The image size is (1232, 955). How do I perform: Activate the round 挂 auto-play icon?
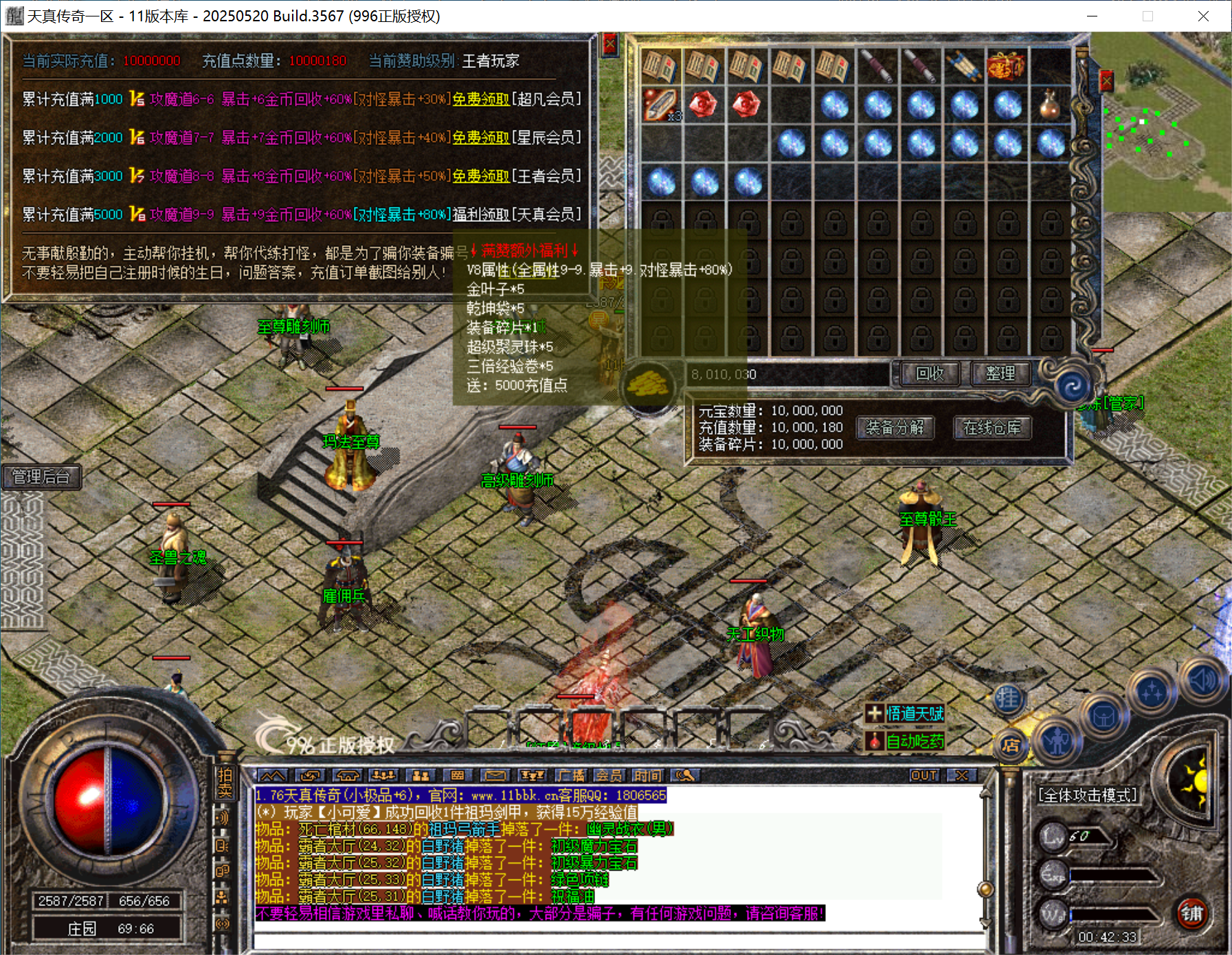point(1007,699)
